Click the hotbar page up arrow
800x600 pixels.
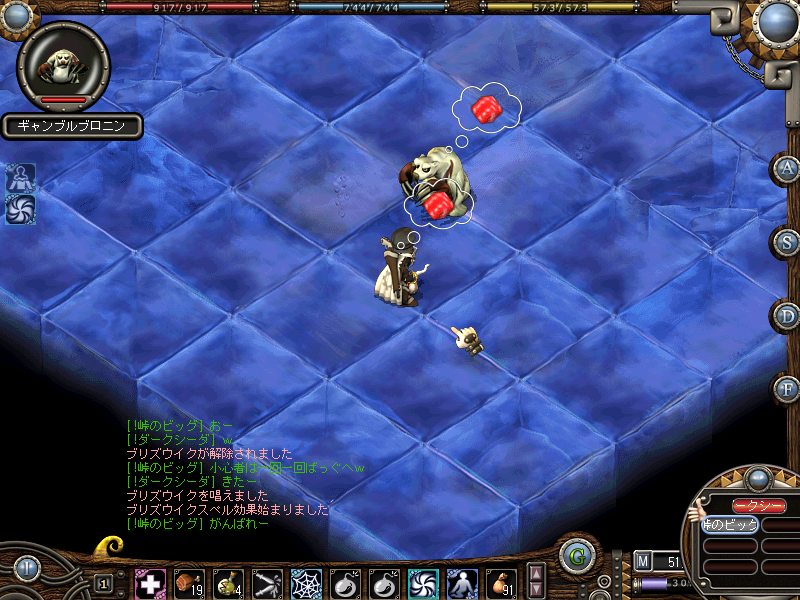[537, 574]
